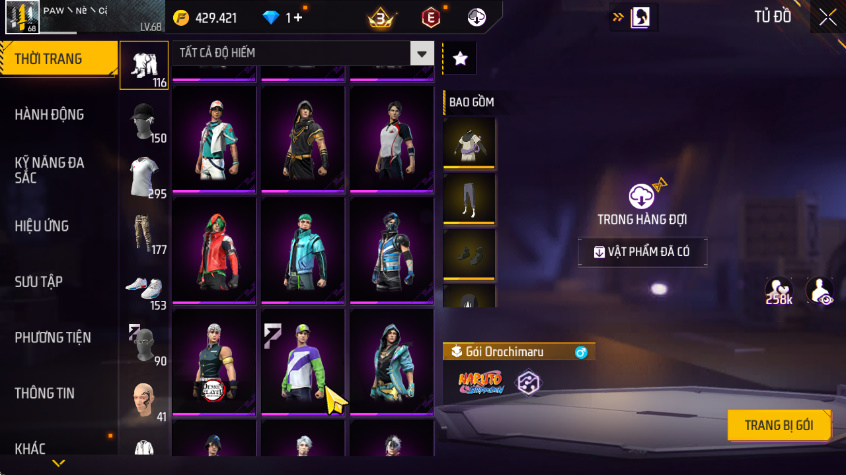The width and height of the screenshot is (846, 475).
Task: Select the purple and green jacket outfit
Action: 303,360
